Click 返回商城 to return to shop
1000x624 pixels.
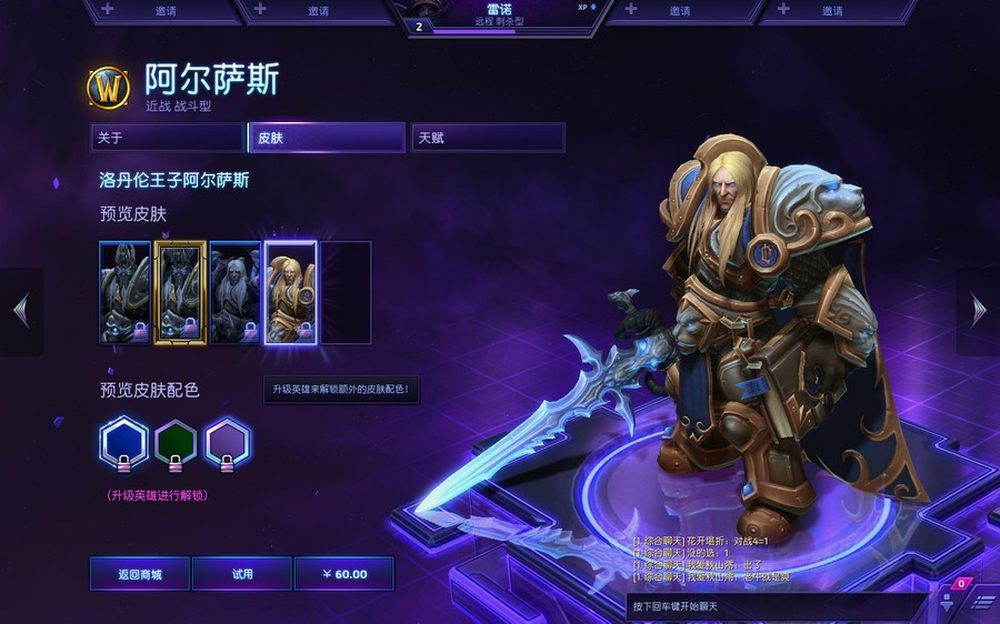tap(140, 574)
